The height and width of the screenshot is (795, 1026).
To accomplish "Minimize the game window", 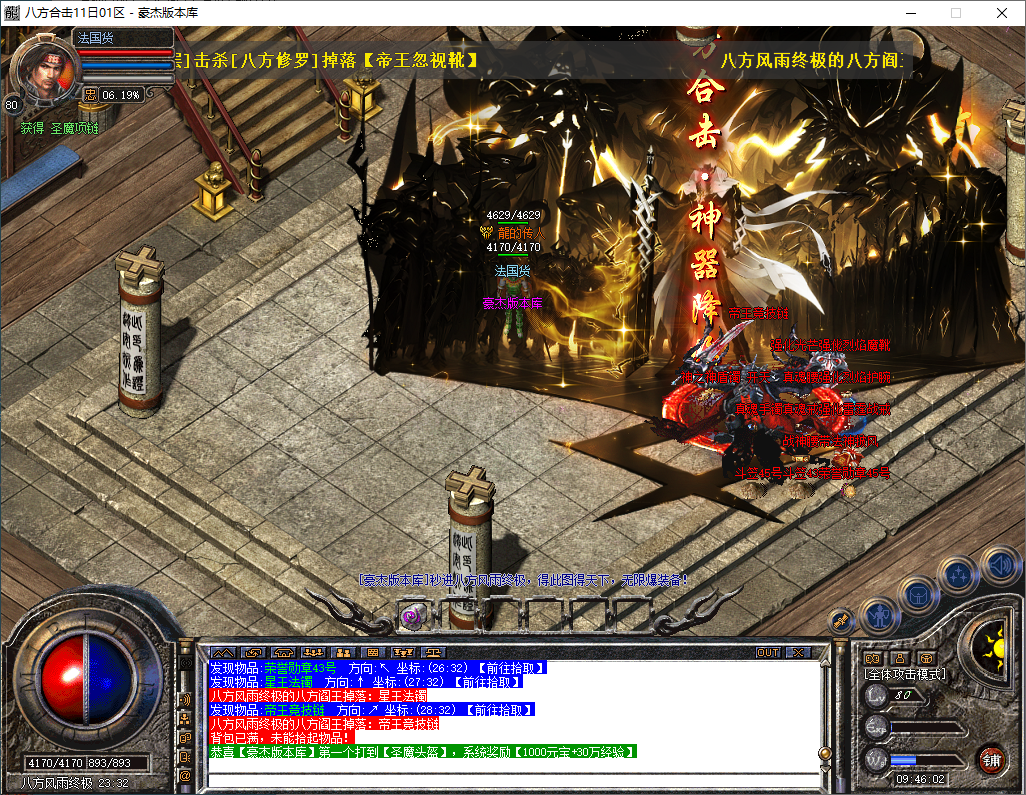I will pos(910,13).
